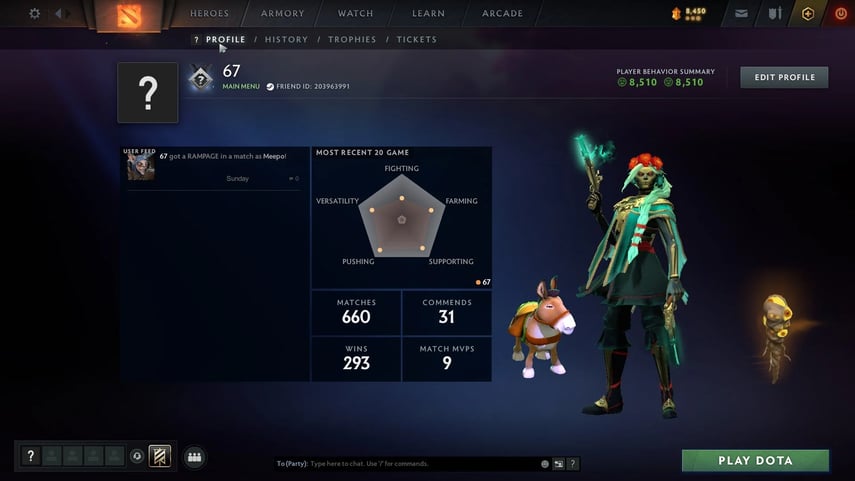Select the Learn menu entry
This screenshot has width=855, height=481.
[428, 14]
